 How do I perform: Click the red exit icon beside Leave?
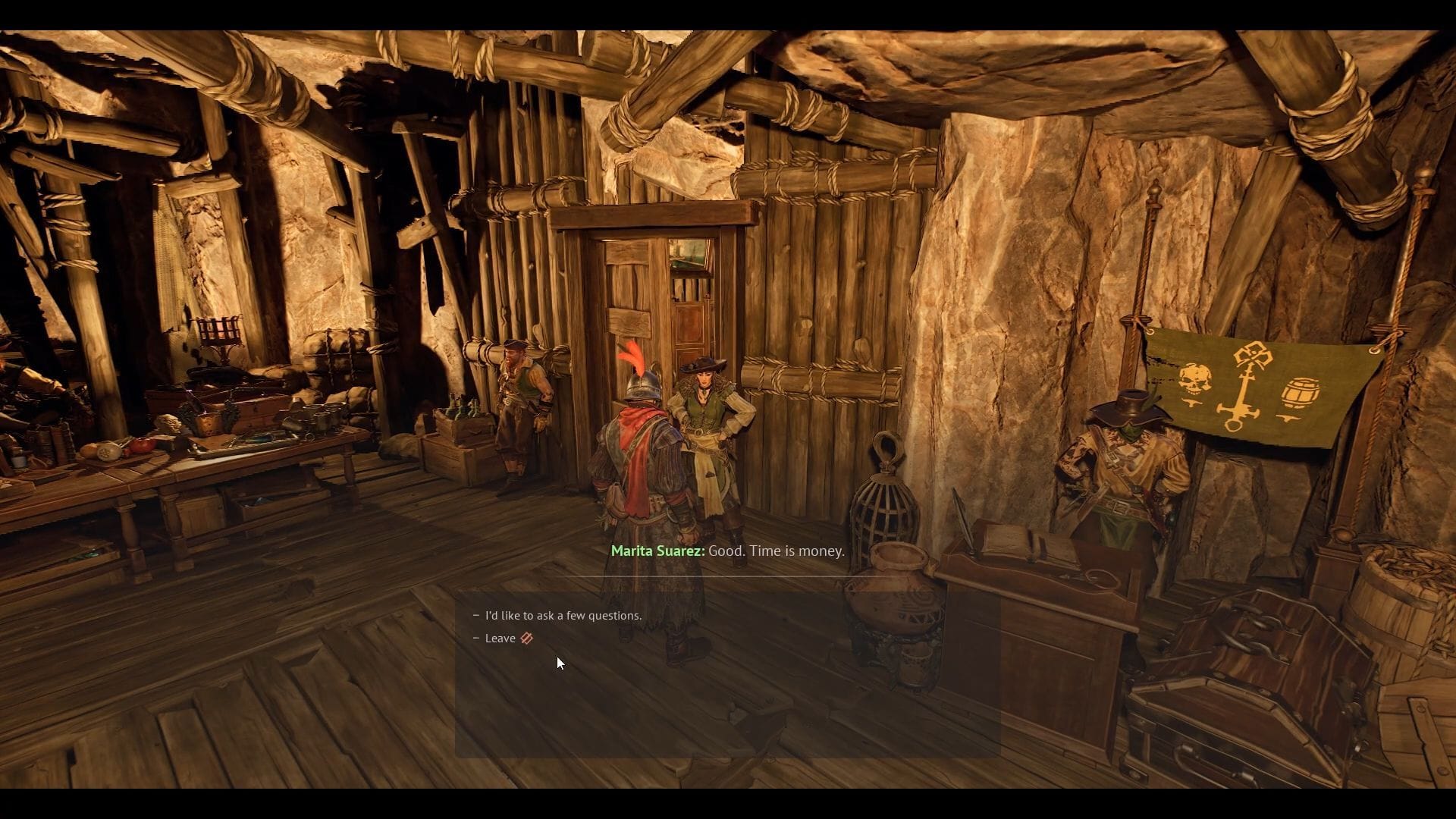[526, 638]
